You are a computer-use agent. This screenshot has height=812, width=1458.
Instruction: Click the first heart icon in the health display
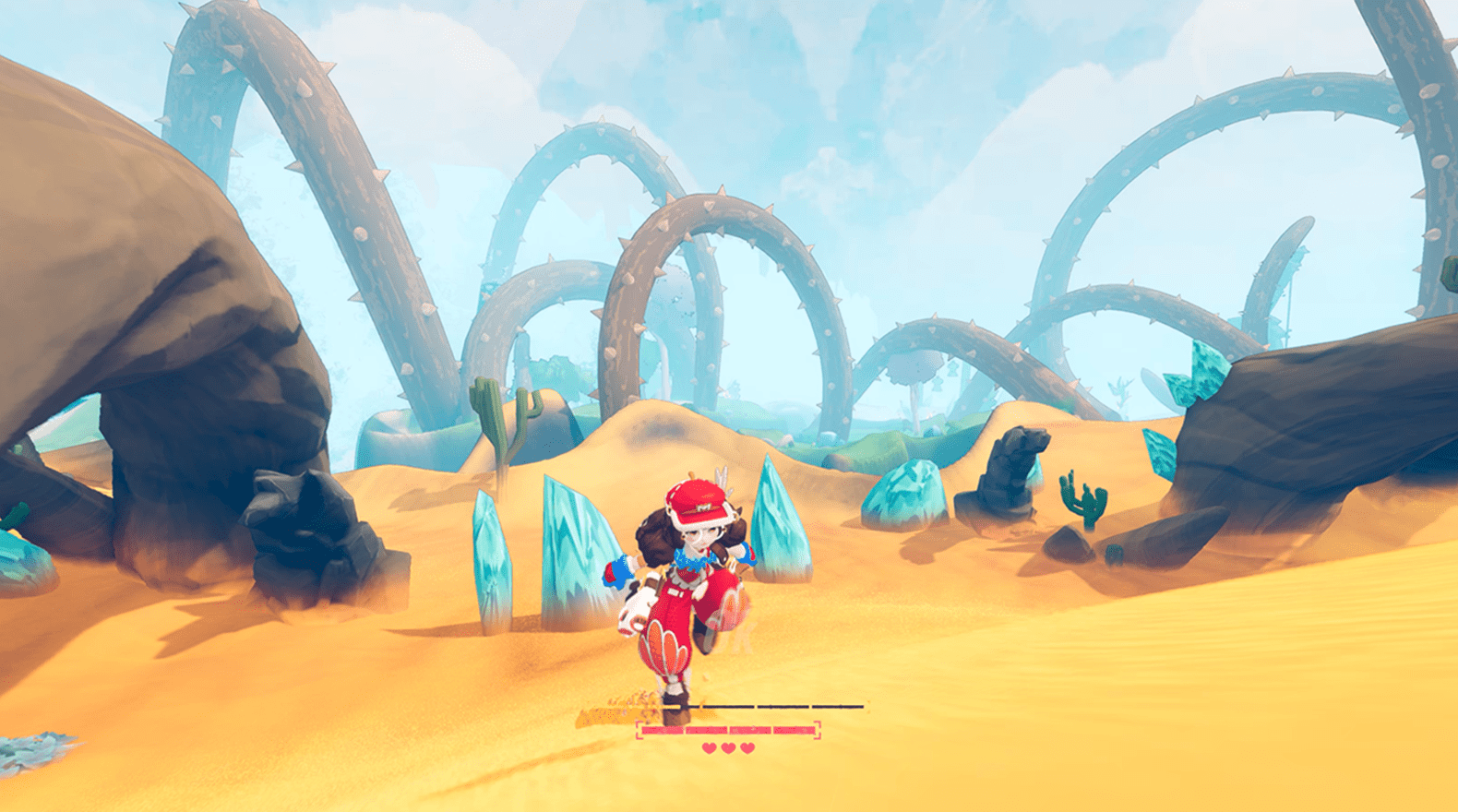tap(709, 747)
